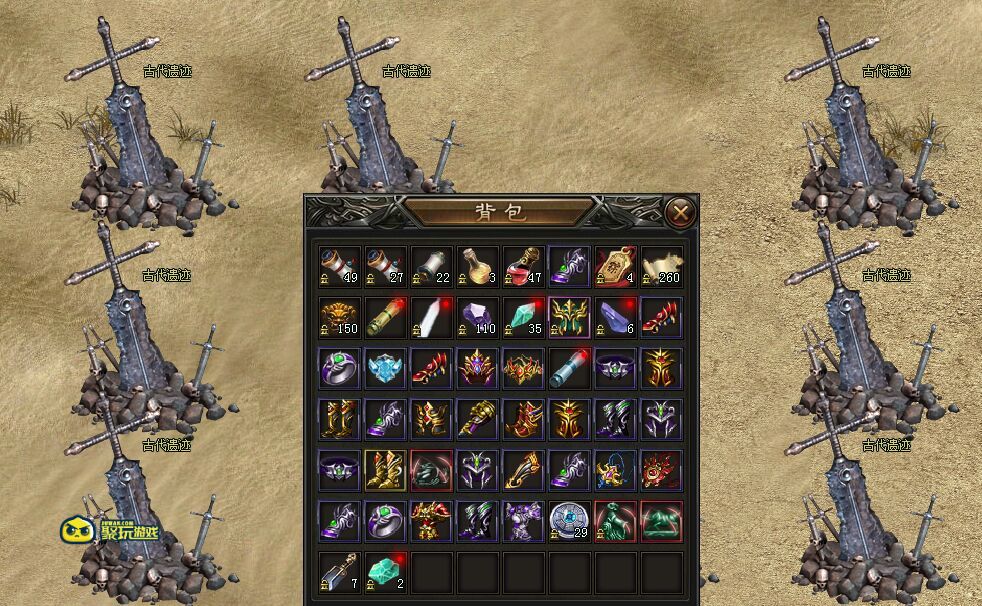Choose the white sword blade item
Screen dimensions: 982x606
pyautogui.click(x=432, y=317)
